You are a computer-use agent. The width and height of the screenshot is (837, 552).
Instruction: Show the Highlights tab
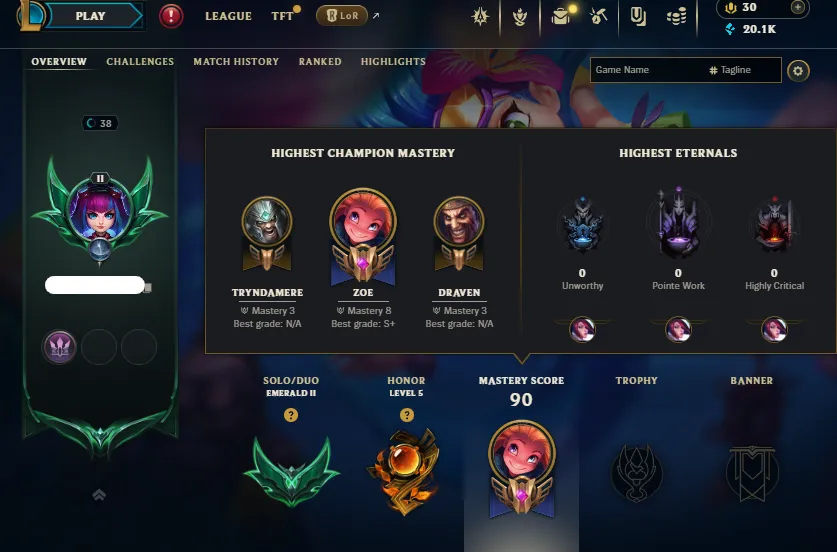[393, 62]
